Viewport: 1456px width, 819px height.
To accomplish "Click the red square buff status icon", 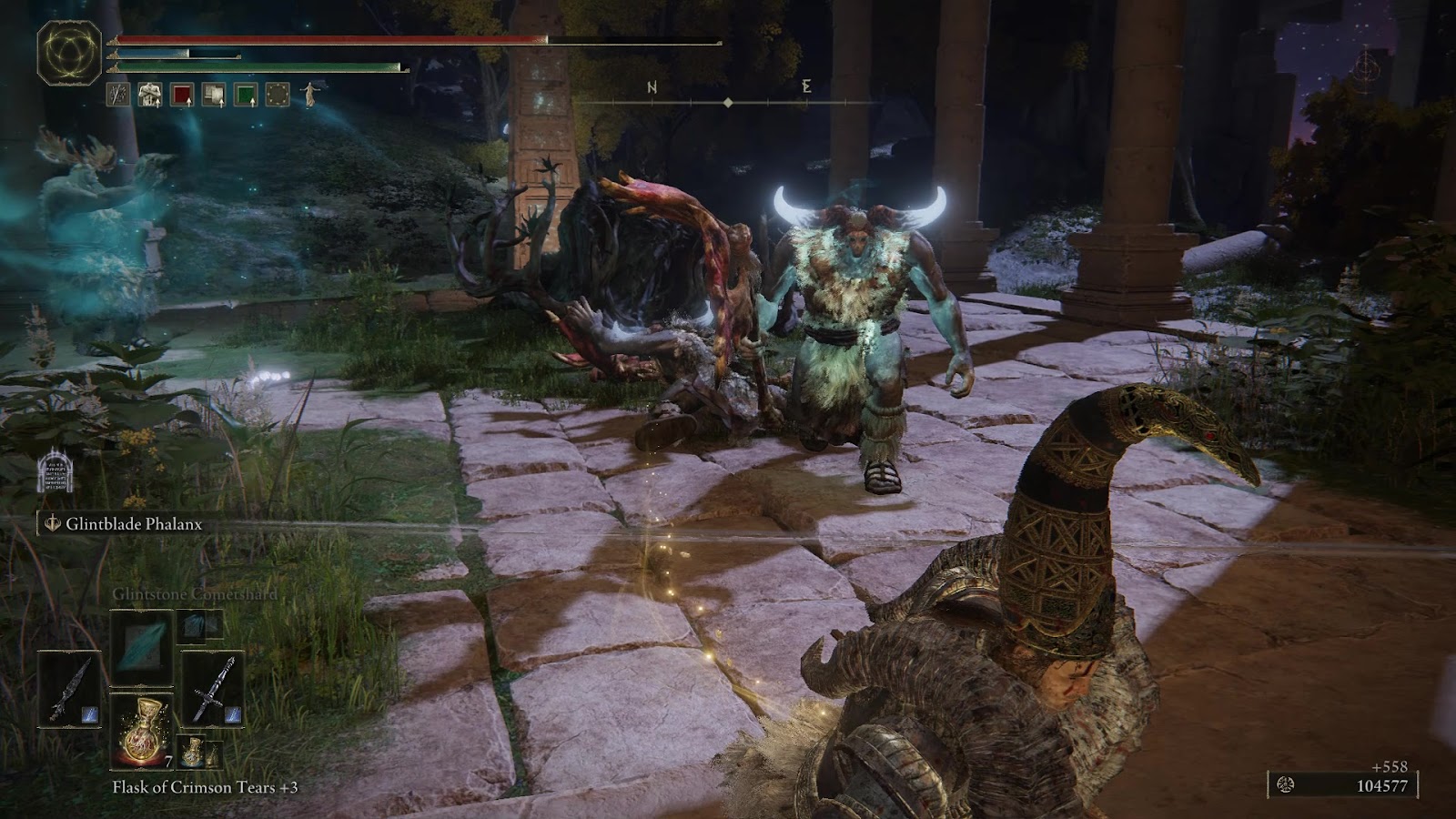I will [x=182, y=95].
